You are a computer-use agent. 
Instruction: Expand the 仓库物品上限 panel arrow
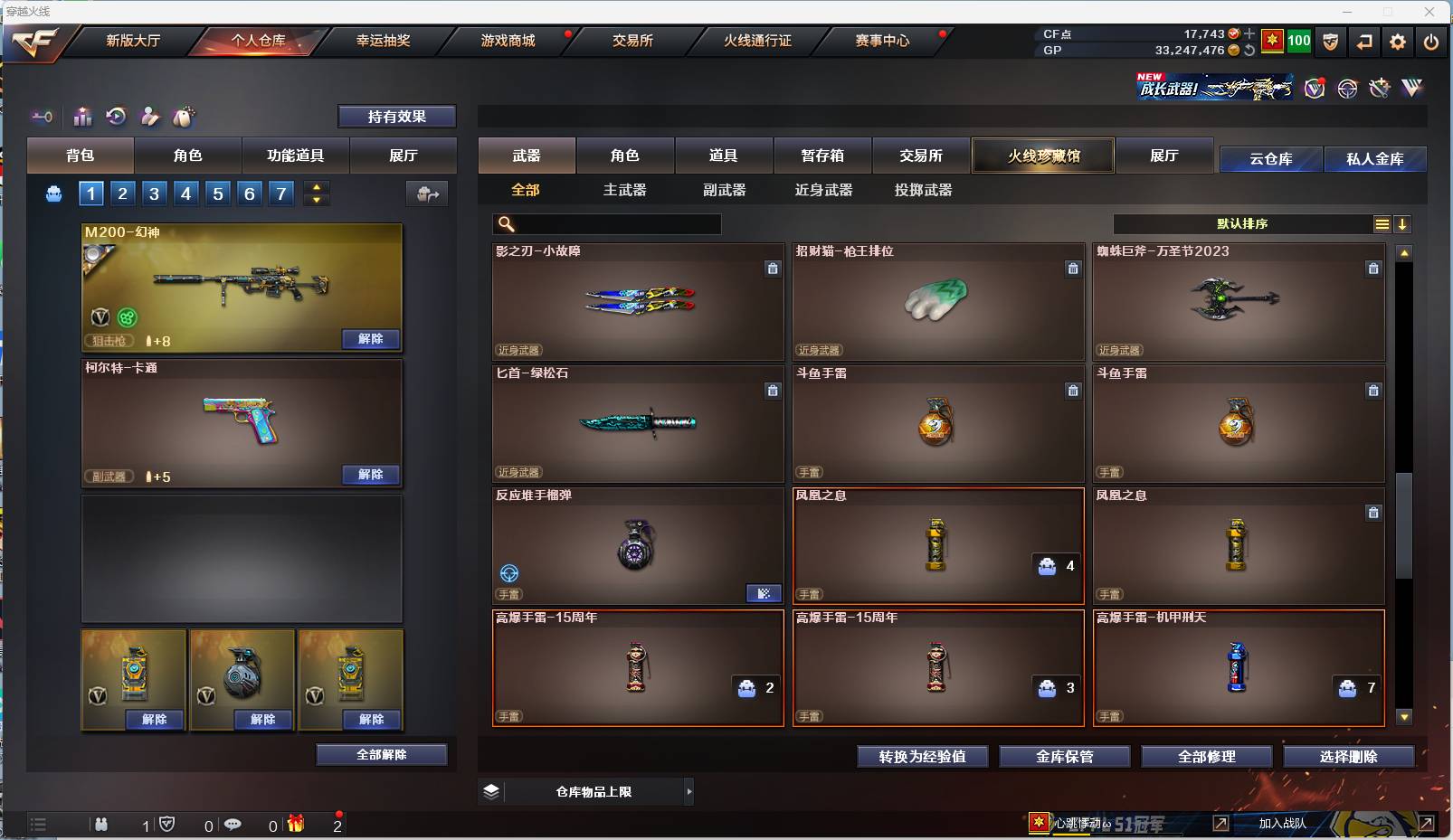tap(690, 791)
